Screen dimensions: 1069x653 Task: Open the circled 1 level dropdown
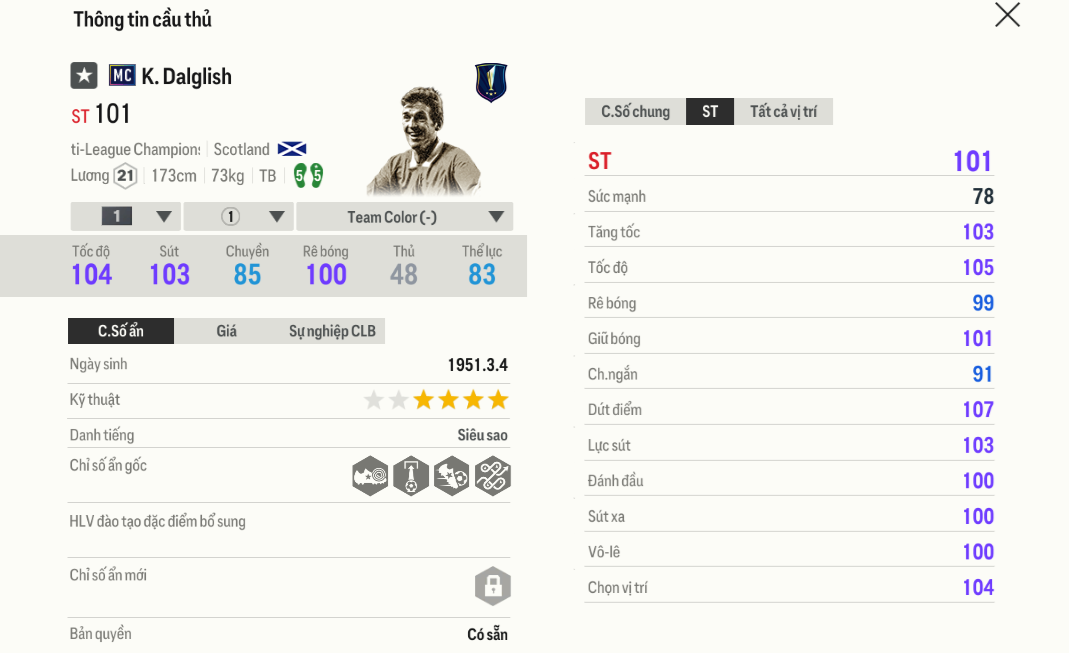tap(238, 217)
